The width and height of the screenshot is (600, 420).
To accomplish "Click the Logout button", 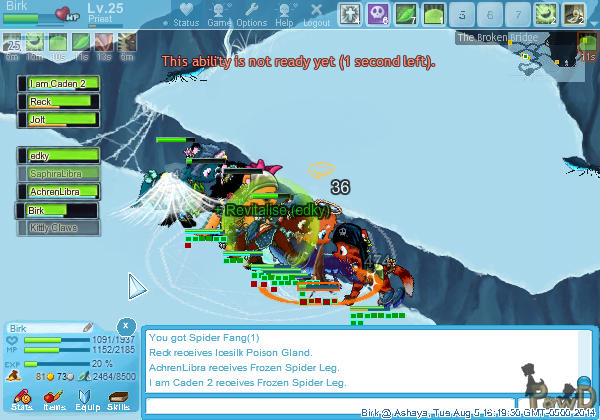I will (316, 15).
